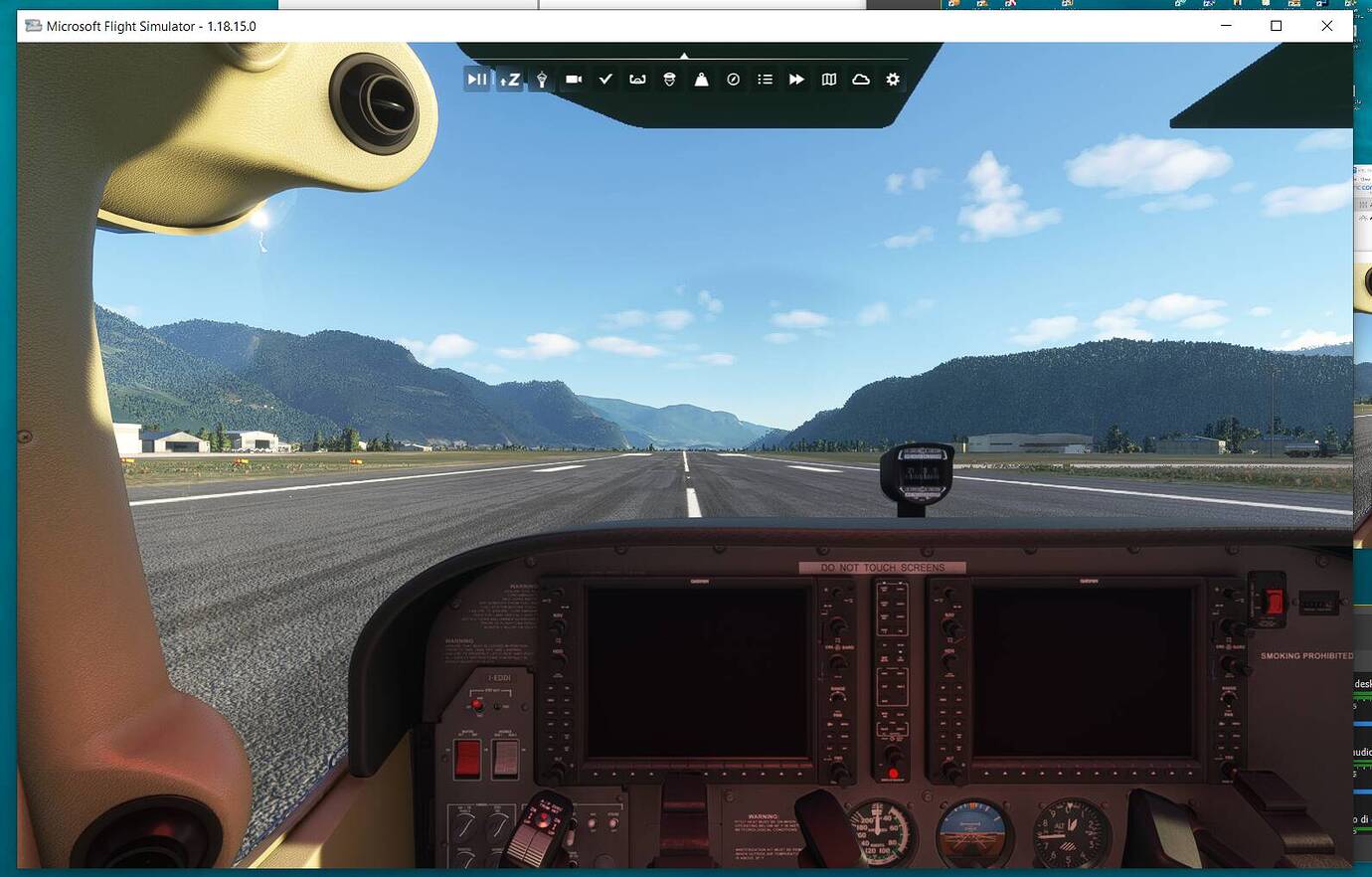Open the Weather panel via the cloud icon
This screenshot has width=1372, height=877.
860,80
